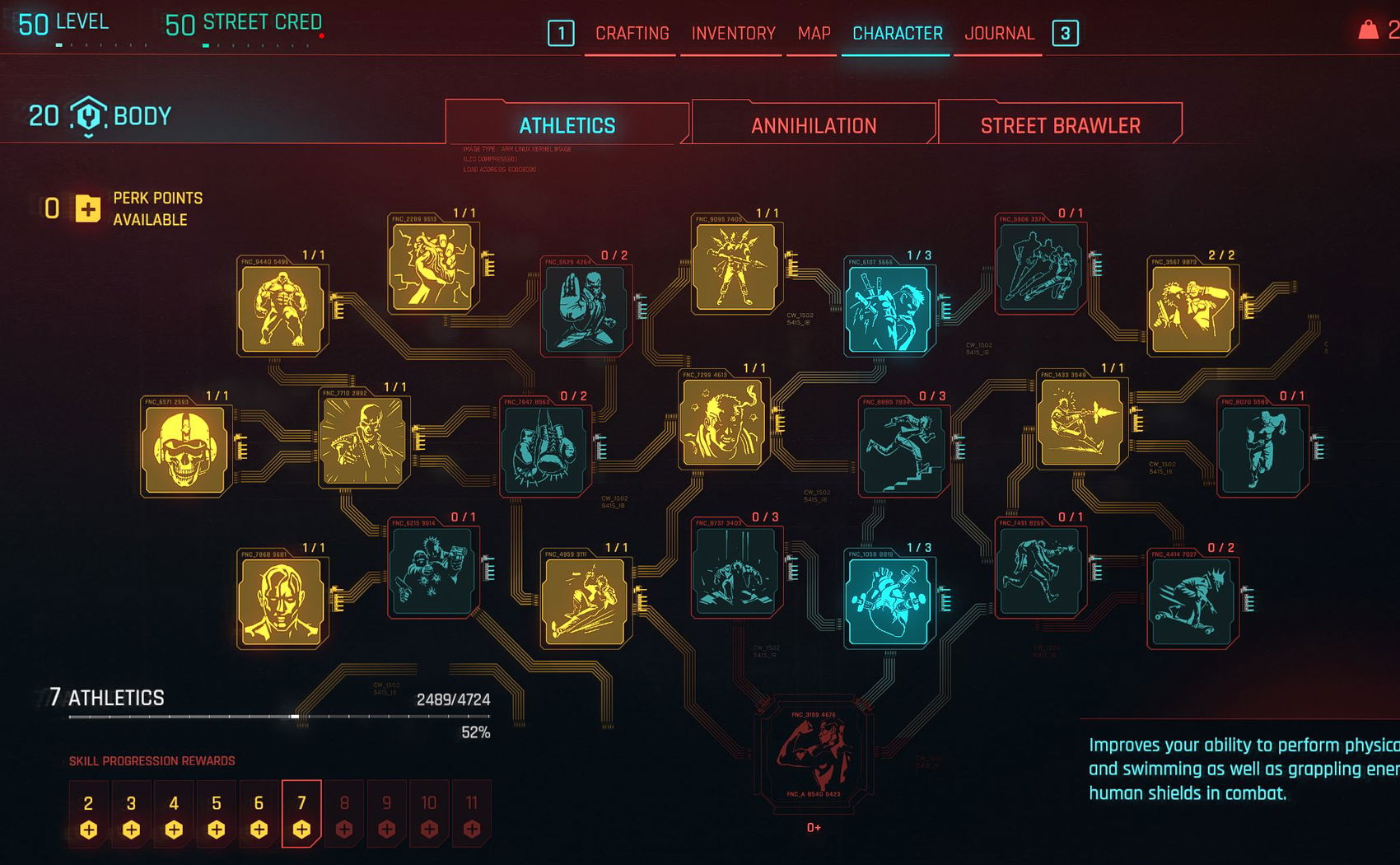This screenshot has height=865, width=1400.
Task: Open the Crafting menu
Action: click(x=632, y=34)
